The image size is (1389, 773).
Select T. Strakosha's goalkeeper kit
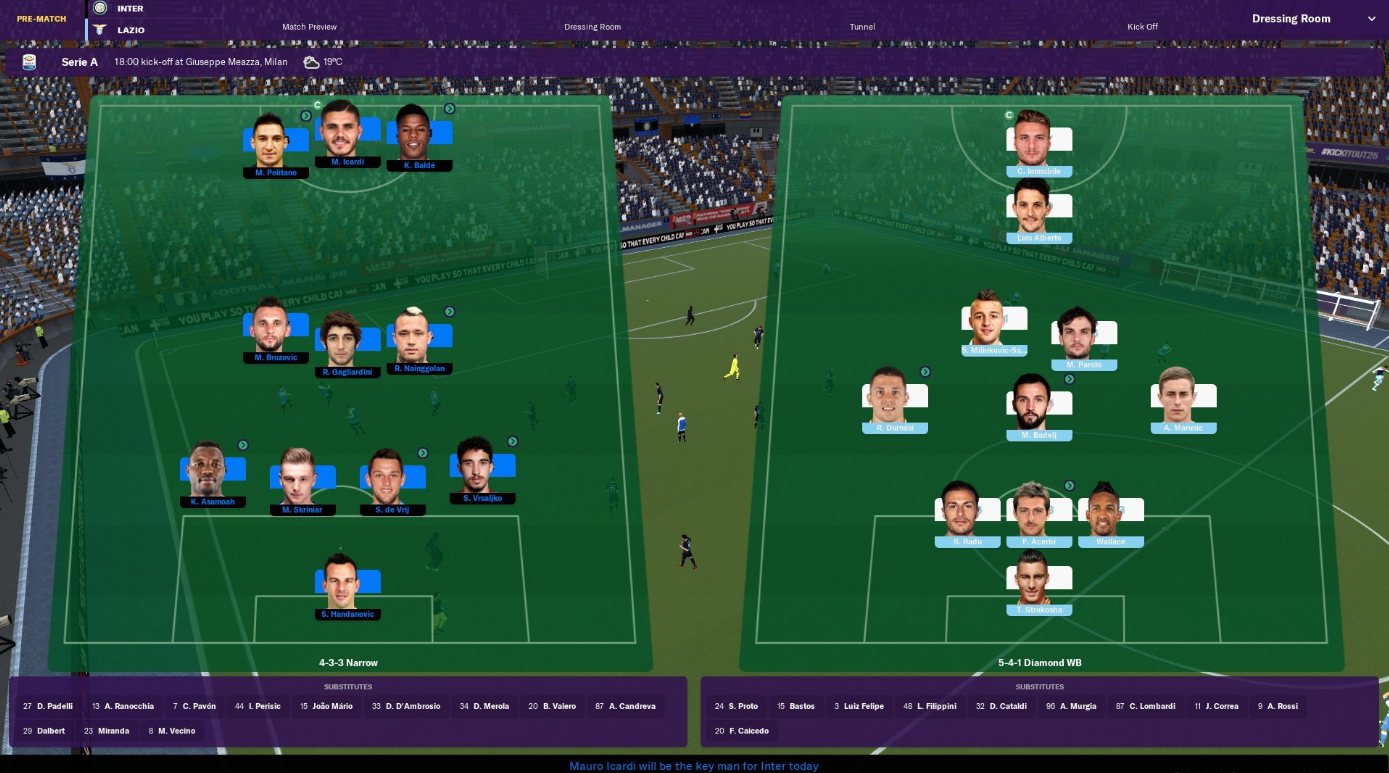pyautogui.click(x=1040, y=578)
